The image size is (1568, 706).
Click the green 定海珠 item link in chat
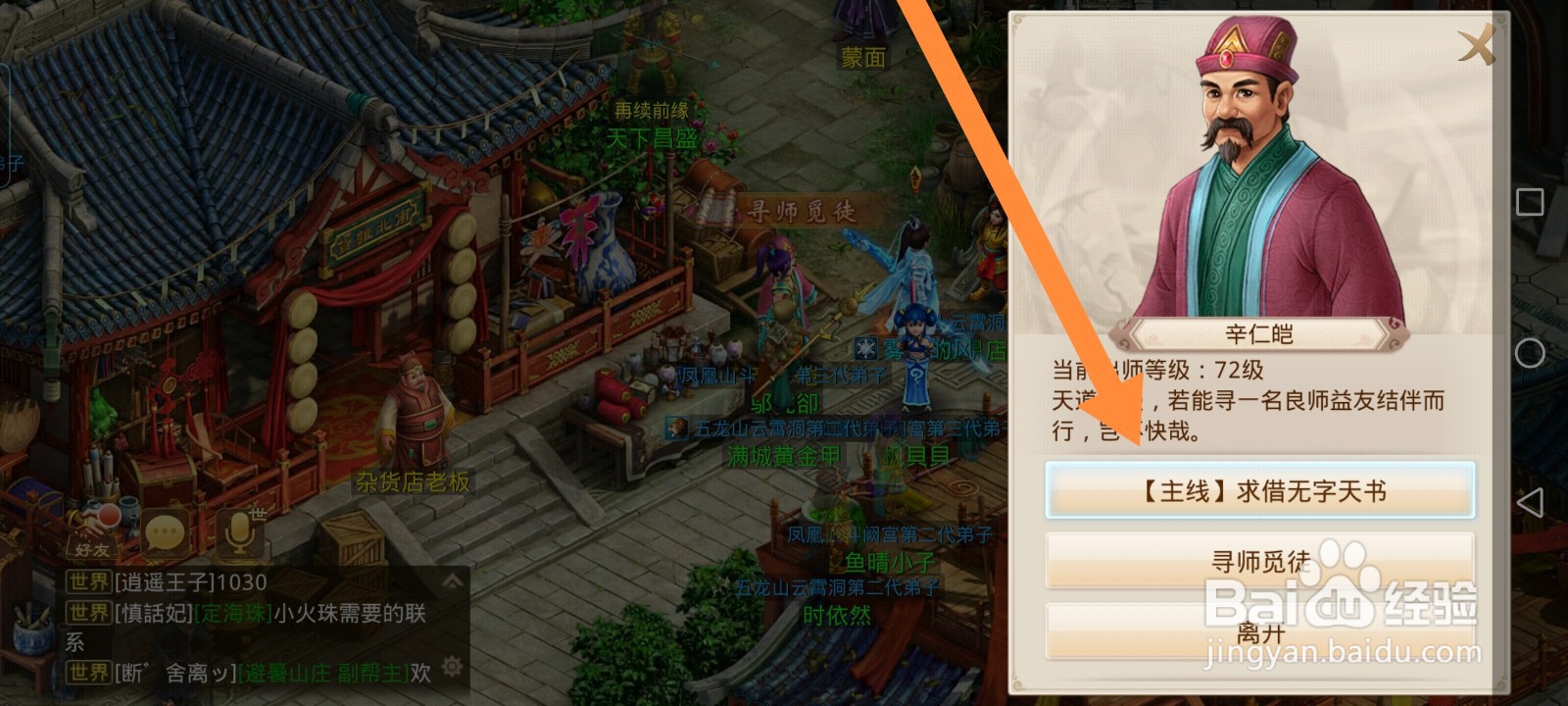point(232,614)
